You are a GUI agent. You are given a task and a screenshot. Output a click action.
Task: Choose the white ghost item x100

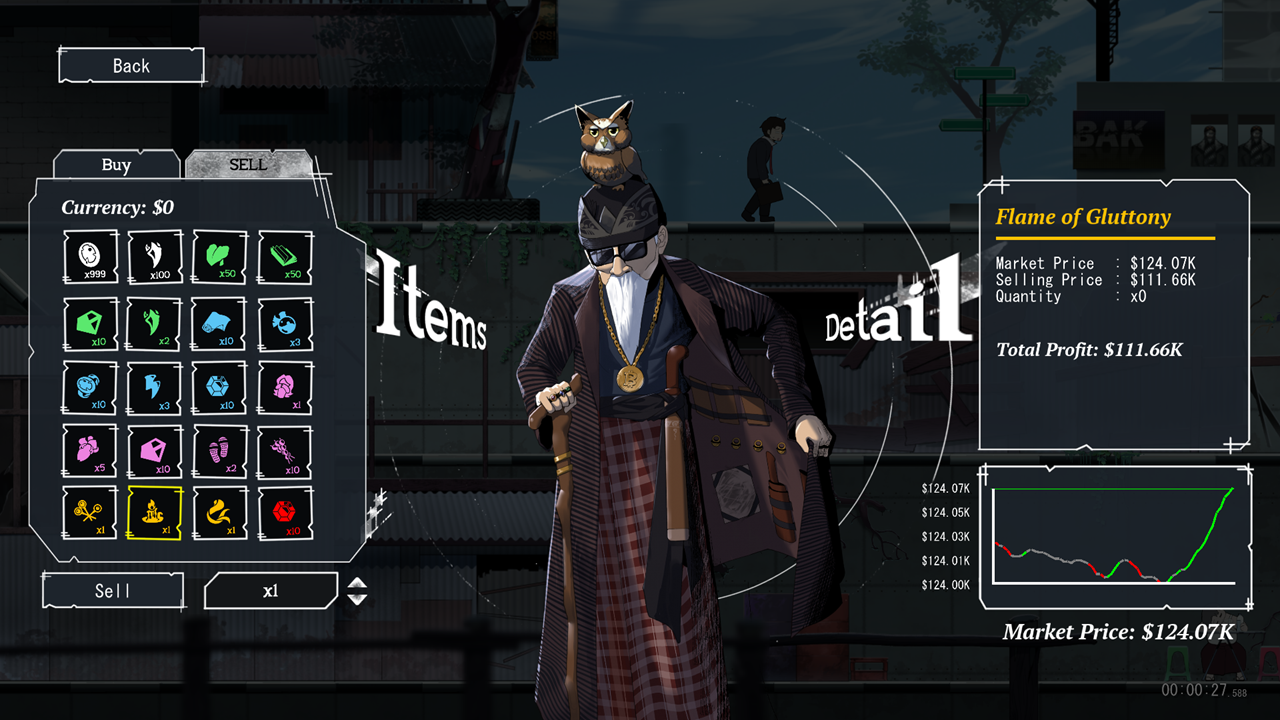pyautogui.click(x=155, y=258)
